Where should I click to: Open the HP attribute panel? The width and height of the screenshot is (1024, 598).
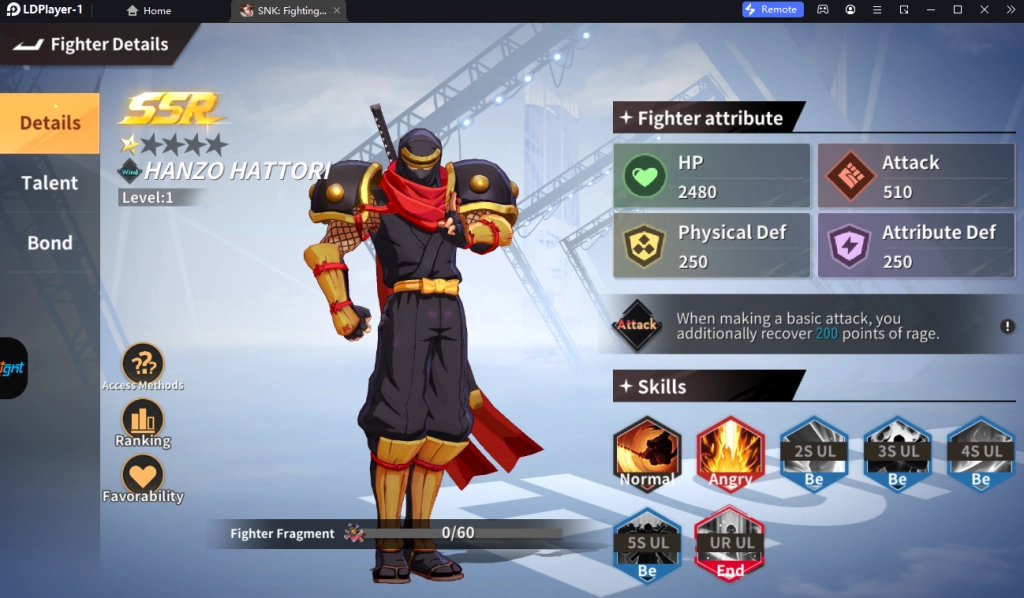(x=712, y=176)
